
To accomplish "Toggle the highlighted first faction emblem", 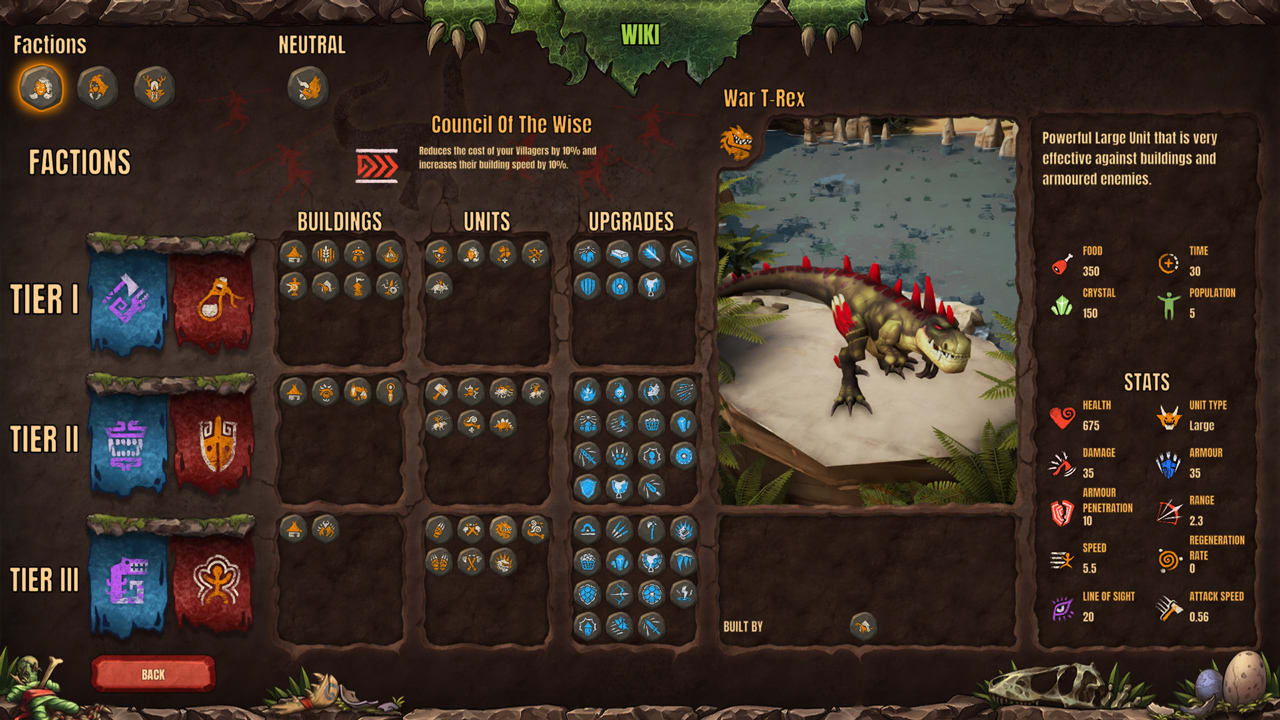I will pyautogui.click(x=40, y=87).
